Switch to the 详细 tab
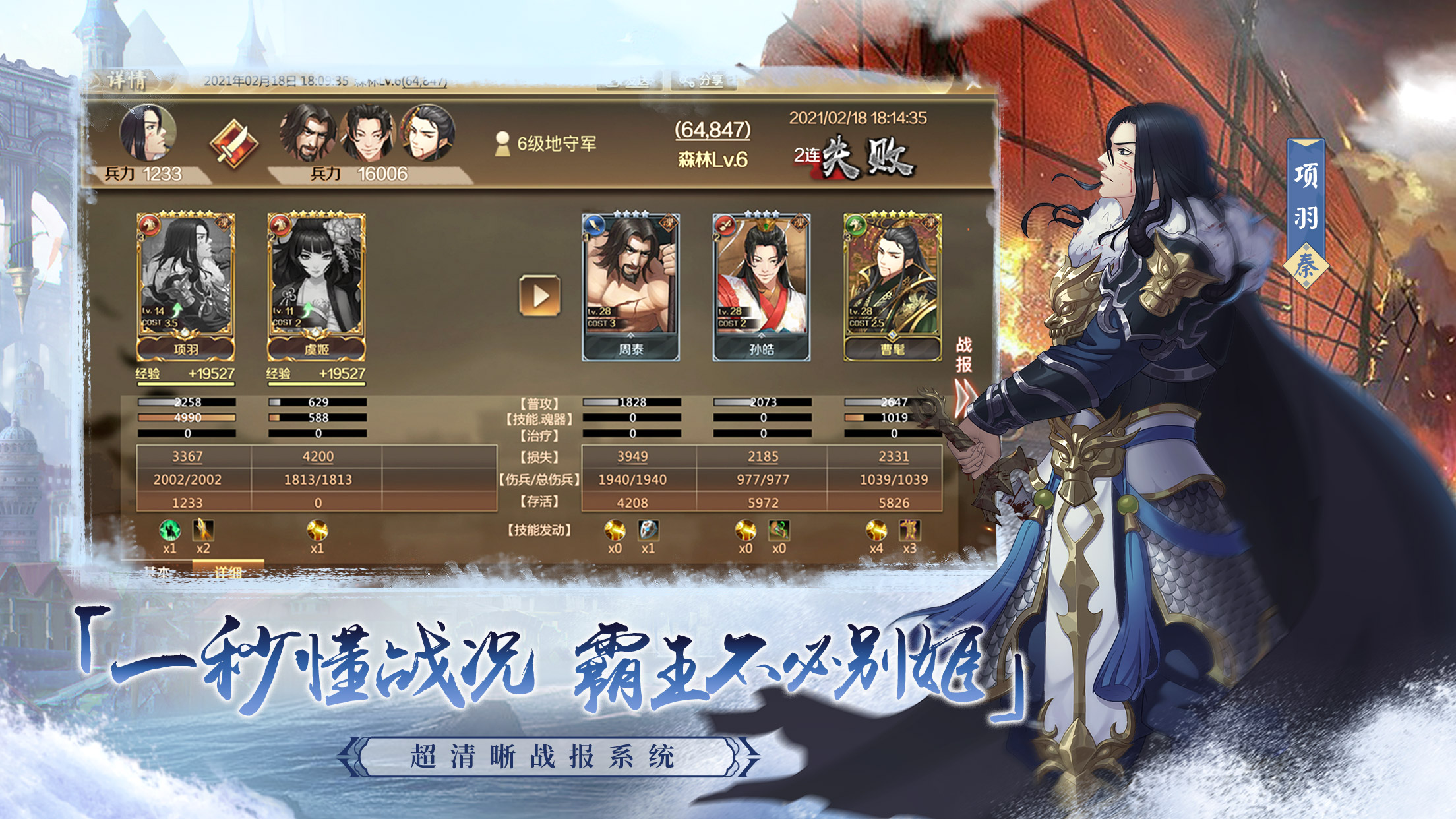This screenshot has height=819, width=1456. click(229, 572)
